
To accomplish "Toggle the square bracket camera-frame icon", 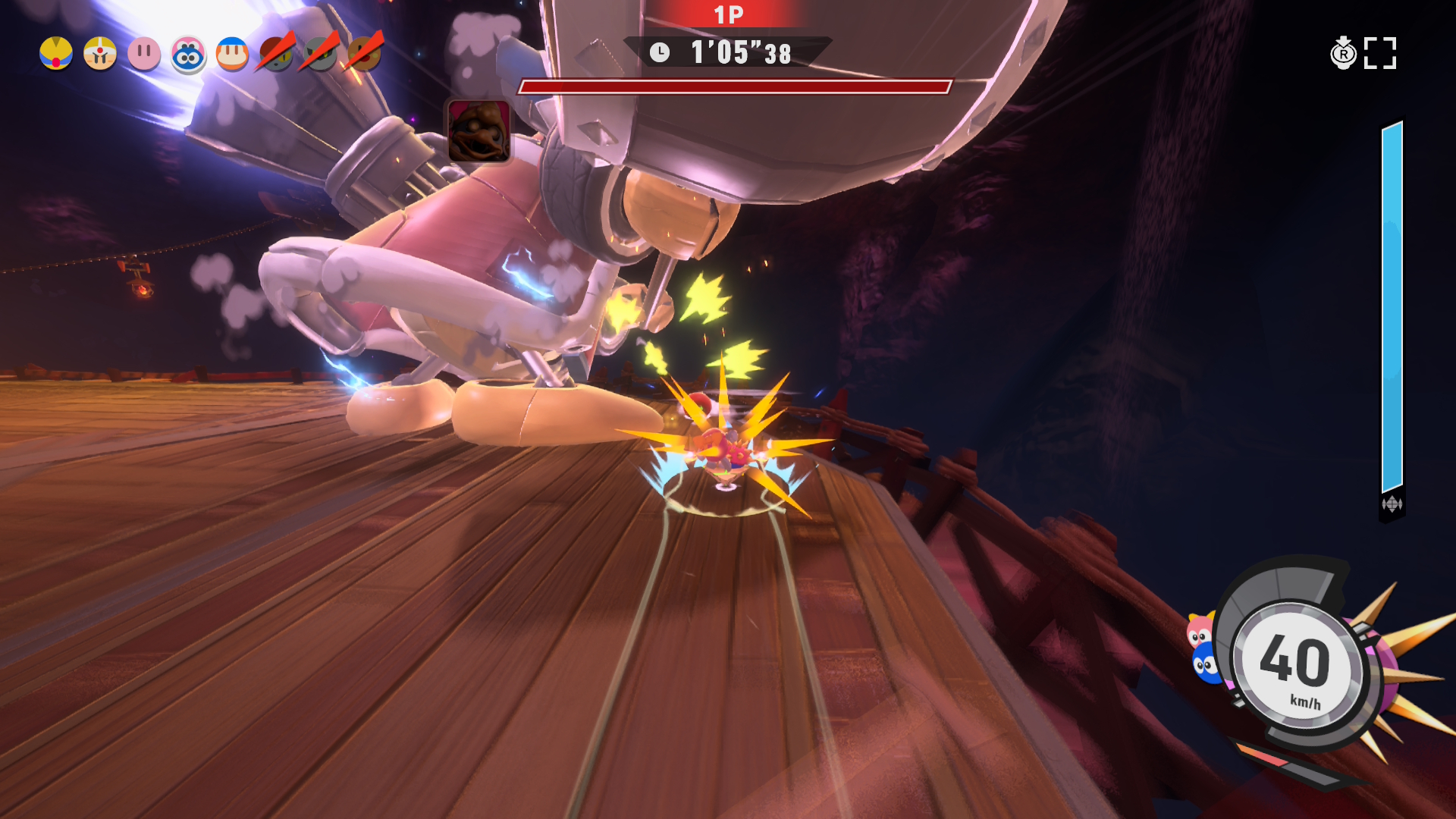I will (x=1380, y=53).
